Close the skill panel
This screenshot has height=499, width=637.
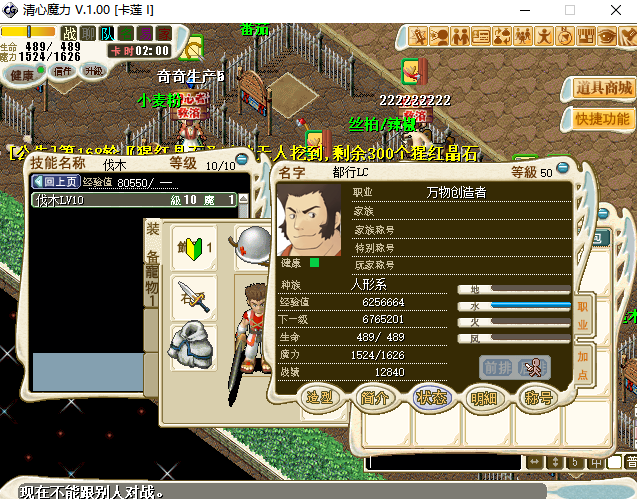241,157
